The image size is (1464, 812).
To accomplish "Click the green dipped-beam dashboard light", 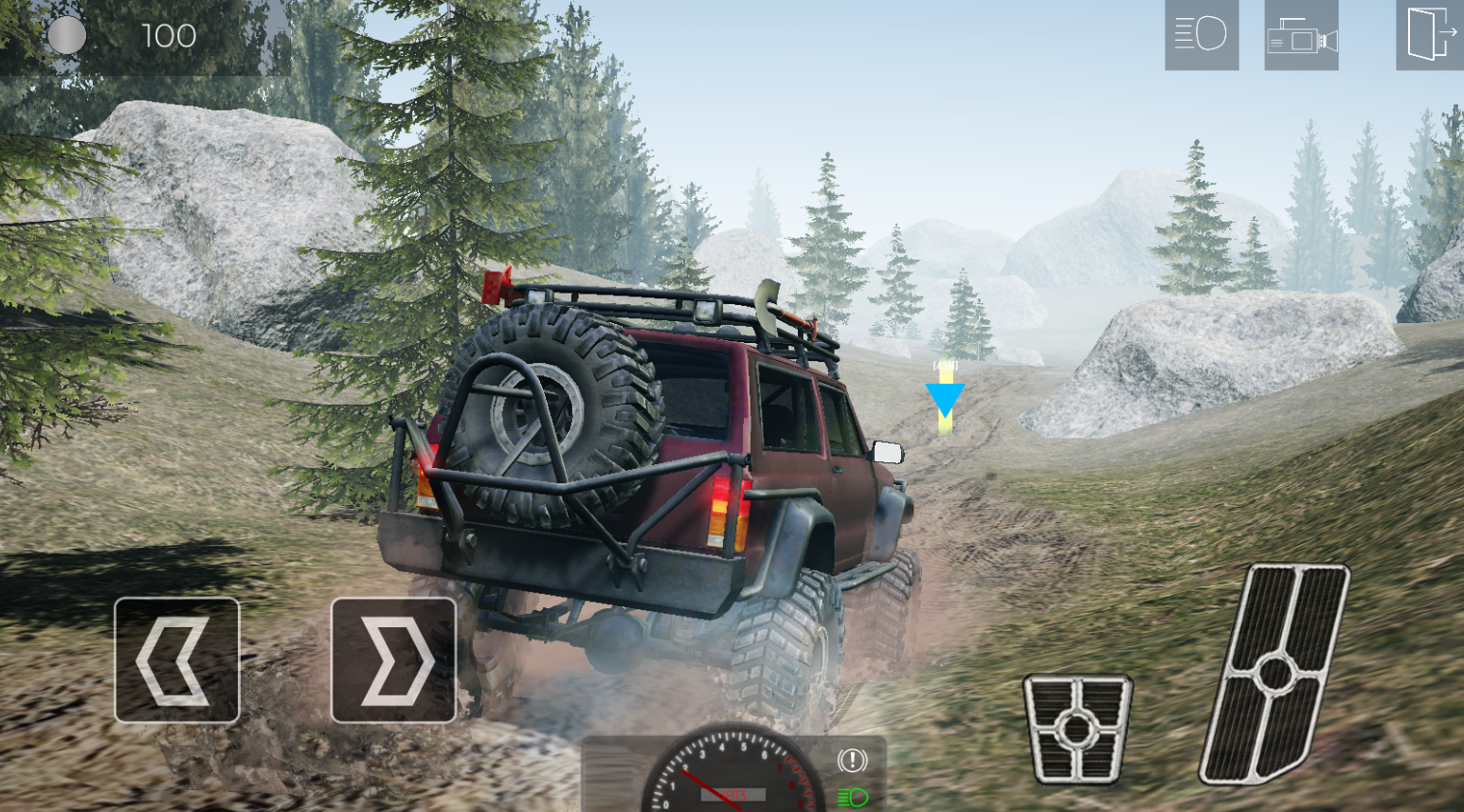I will click(x=853, y=797).
